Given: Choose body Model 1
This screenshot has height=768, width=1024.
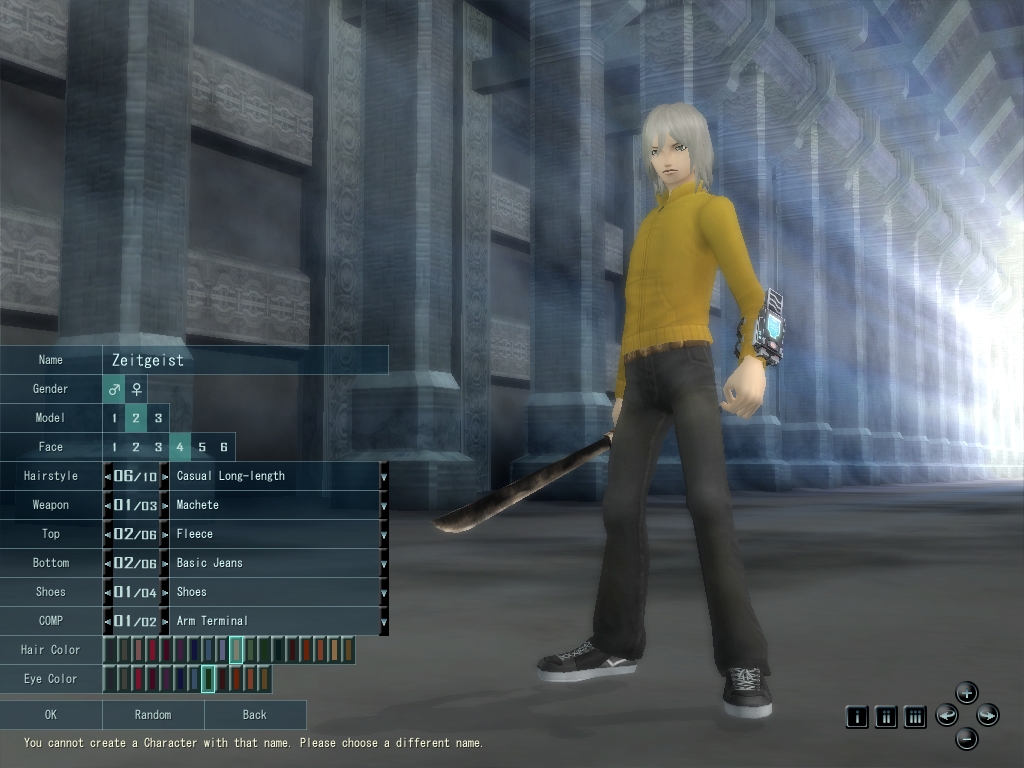Looking at the screenshot, I should (114, 418).
